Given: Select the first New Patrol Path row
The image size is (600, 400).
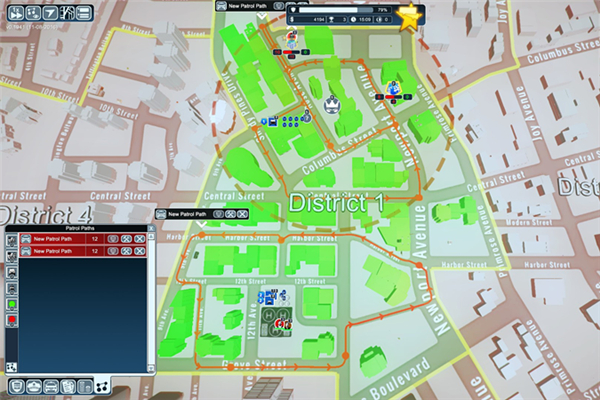Looking at the screenshot, I should (x=58, y=239).
